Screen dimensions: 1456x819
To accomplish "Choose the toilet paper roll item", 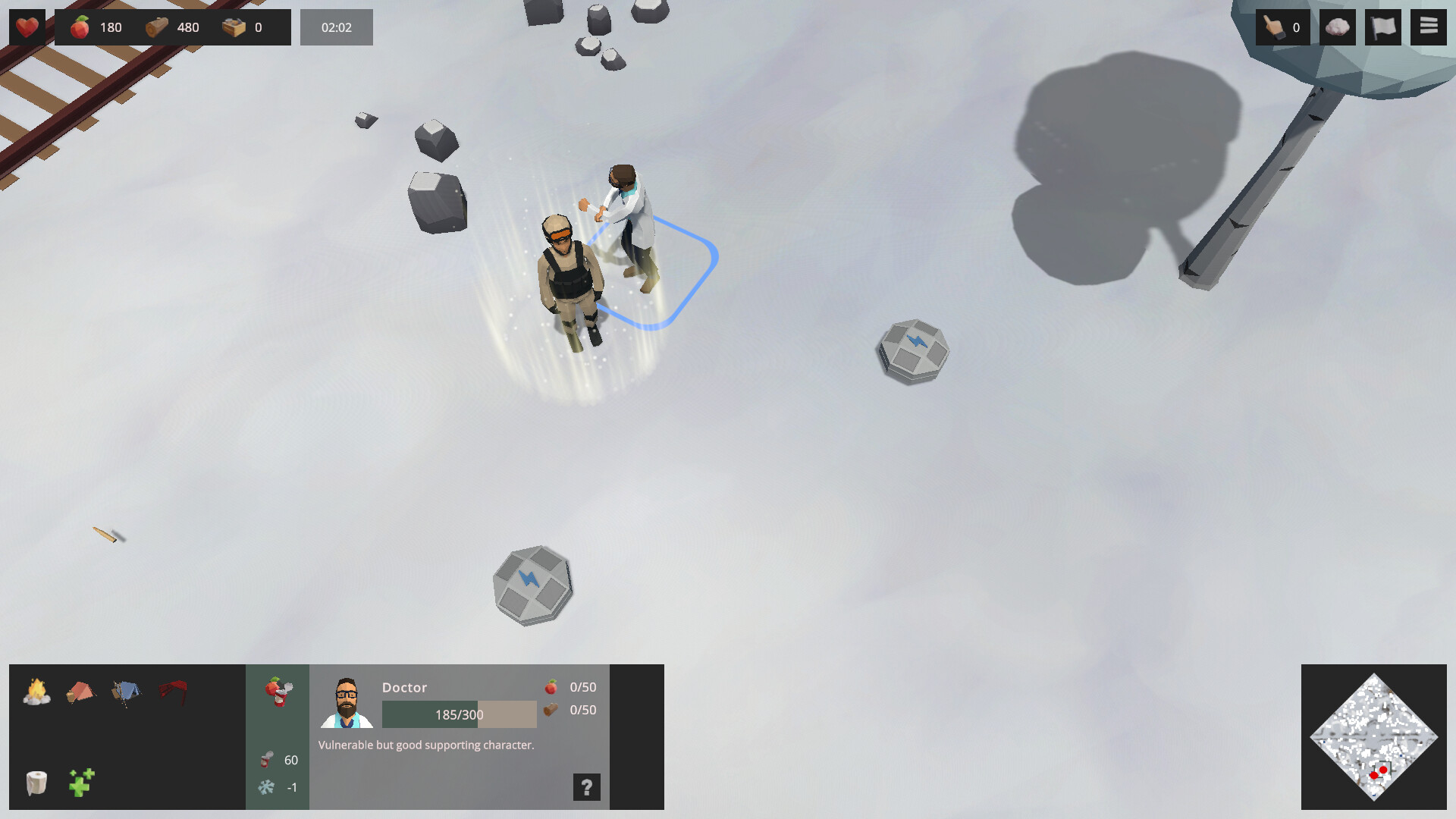I will click(36, 783).
